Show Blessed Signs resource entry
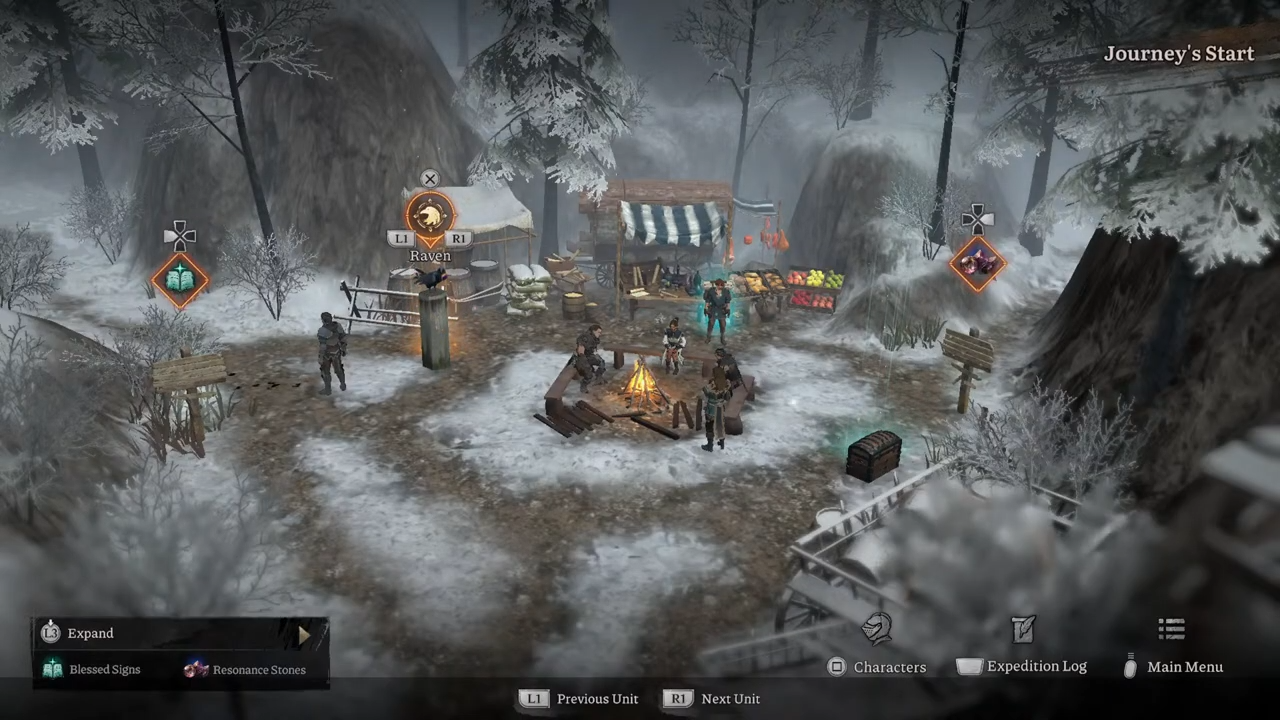Viewport: 1280px width, 720px height. 92,670
